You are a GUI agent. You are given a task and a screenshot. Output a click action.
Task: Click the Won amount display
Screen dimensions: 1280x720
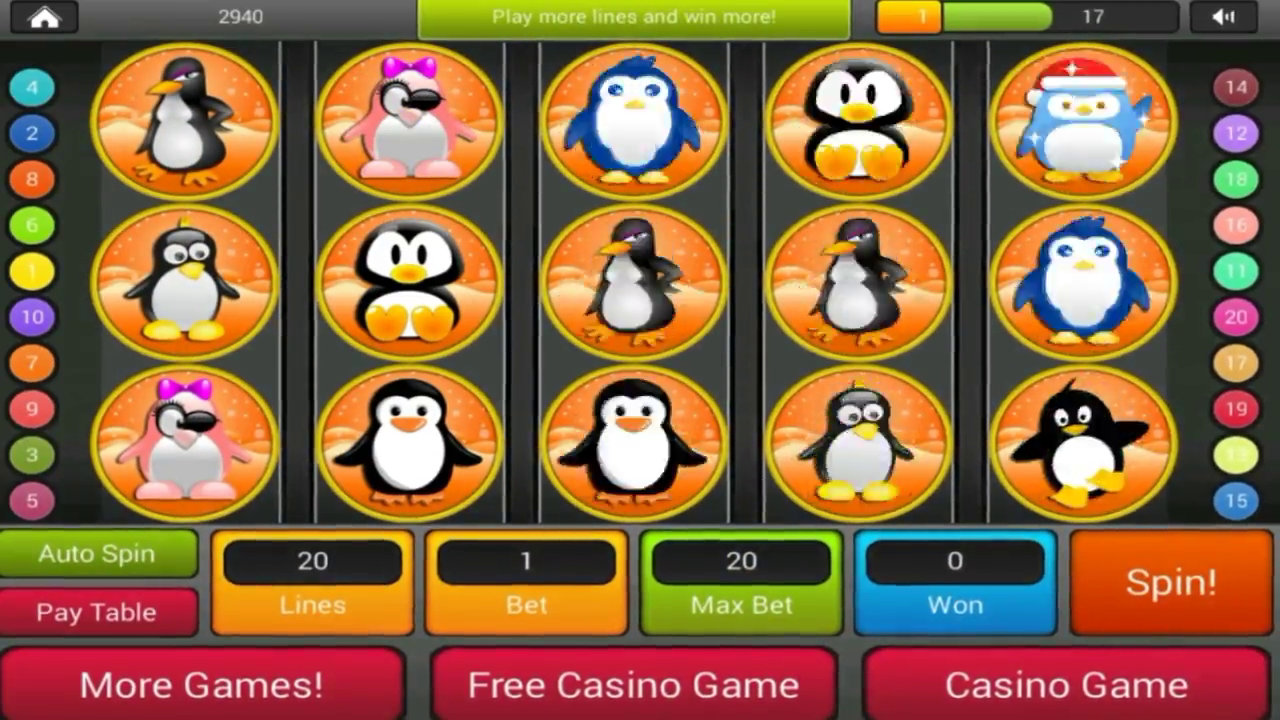coord(954,580)
